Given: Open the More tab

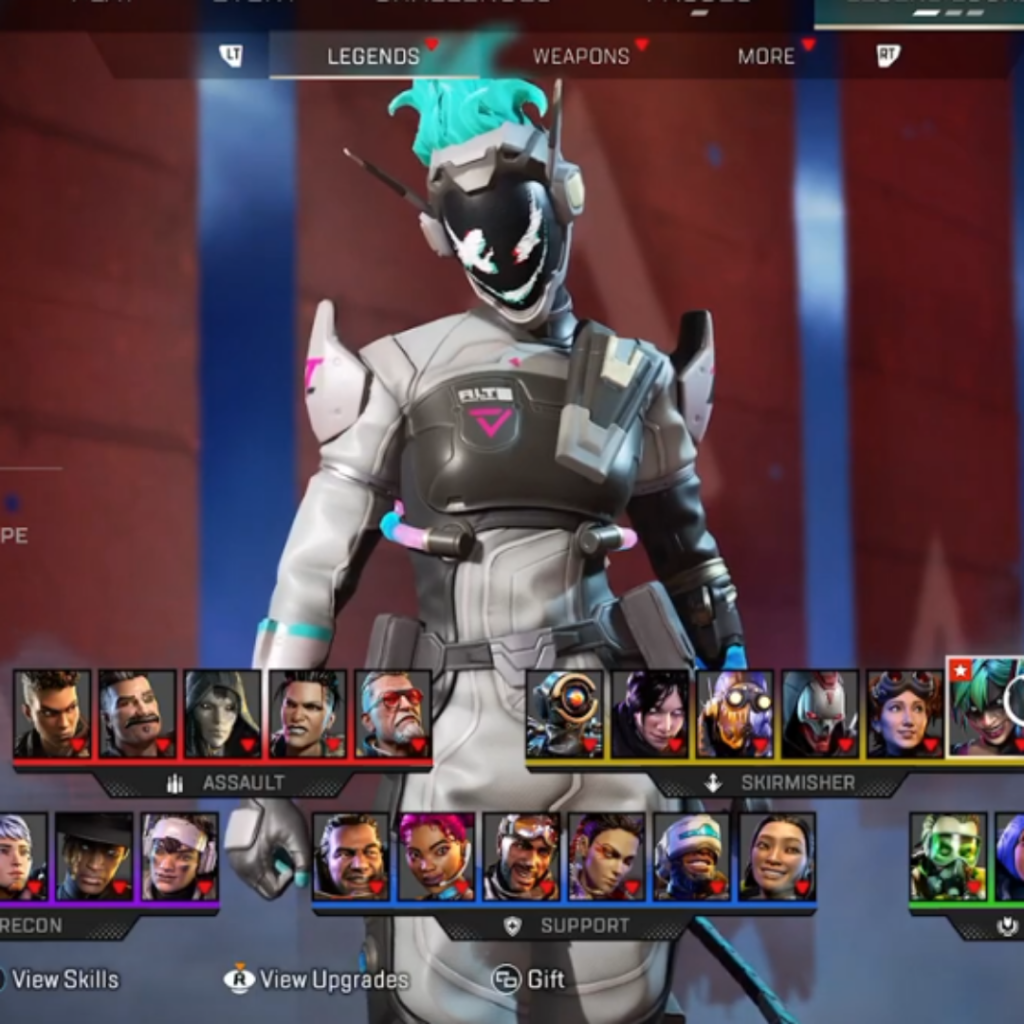Looking at the screenshot, I should coord(766,56).
